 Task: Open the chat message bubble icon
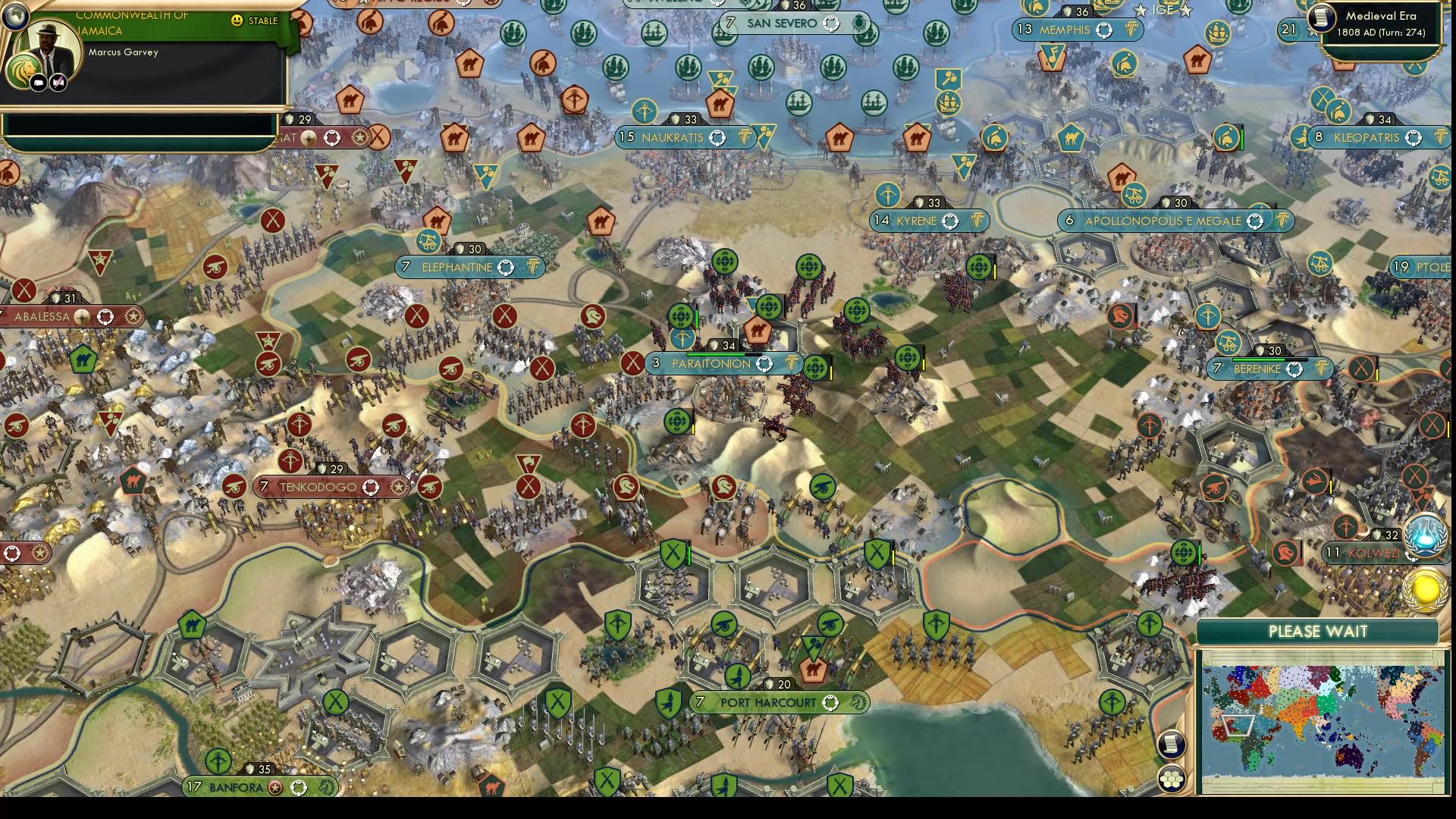[37, 83]
